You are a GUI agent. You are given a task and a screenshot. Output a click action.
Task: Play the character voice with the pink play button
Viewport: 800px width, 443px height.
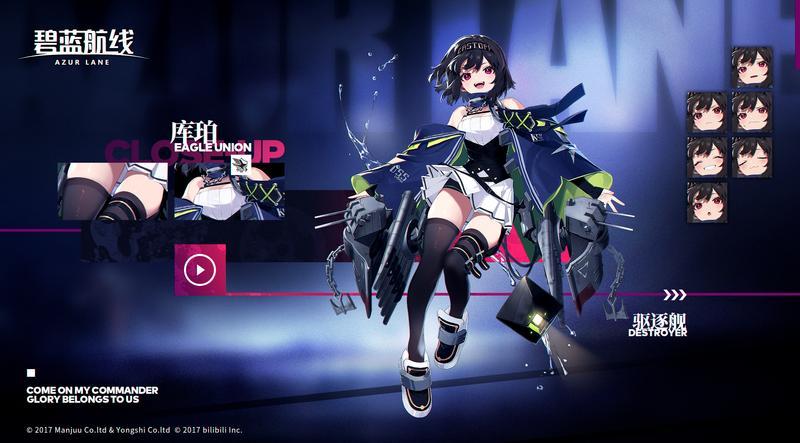[x=200, y=269]
